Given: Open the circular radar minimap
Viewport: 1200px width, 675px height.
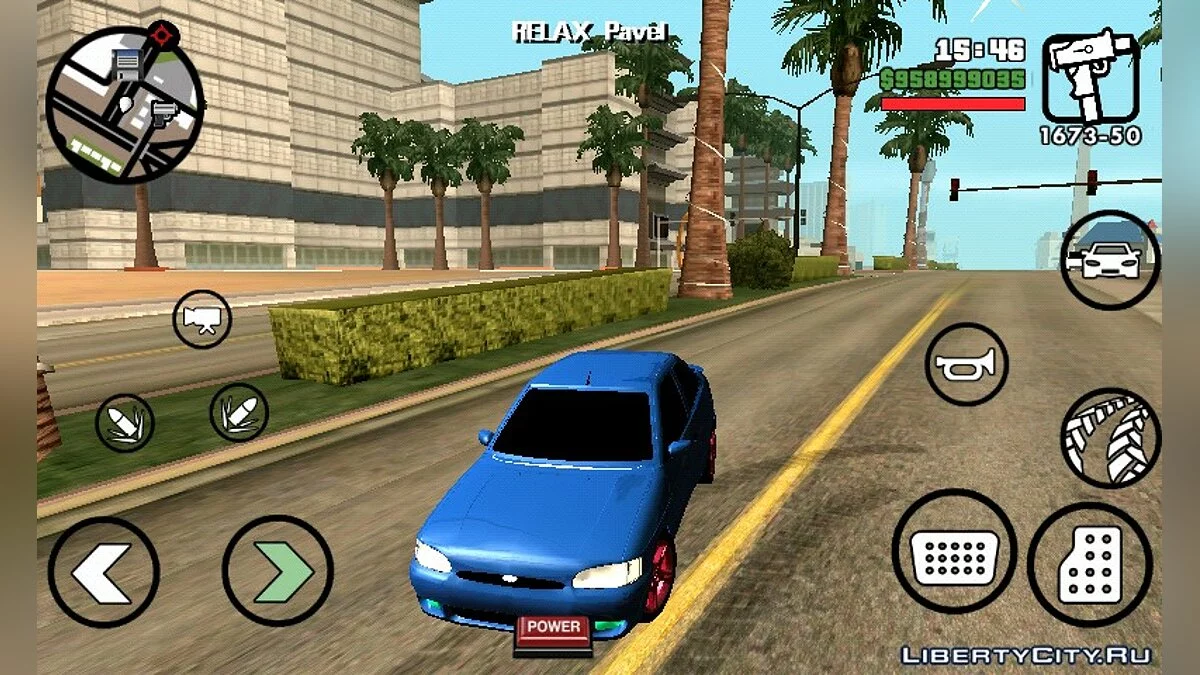Looking at the screenshot, I should (x=125, y=105).
